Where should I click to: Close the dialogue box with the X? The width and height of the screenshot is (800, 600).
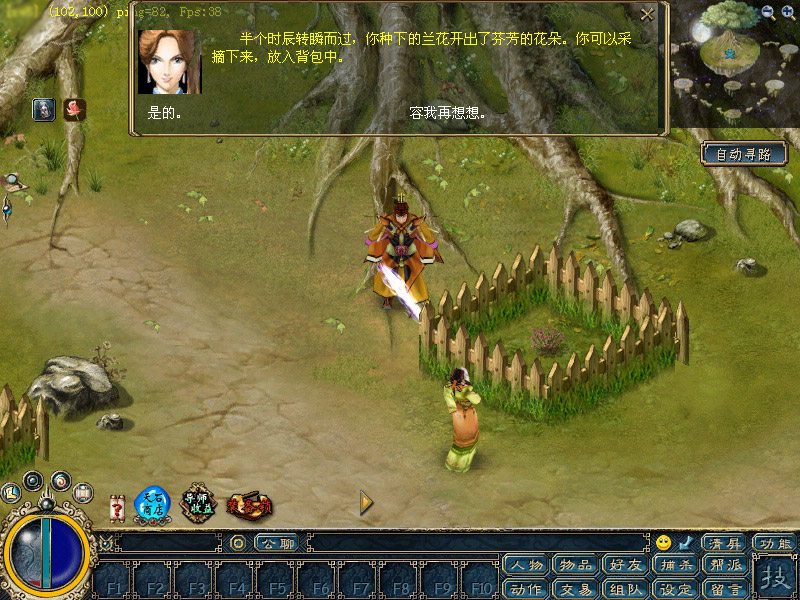click(x=648, y=15)
